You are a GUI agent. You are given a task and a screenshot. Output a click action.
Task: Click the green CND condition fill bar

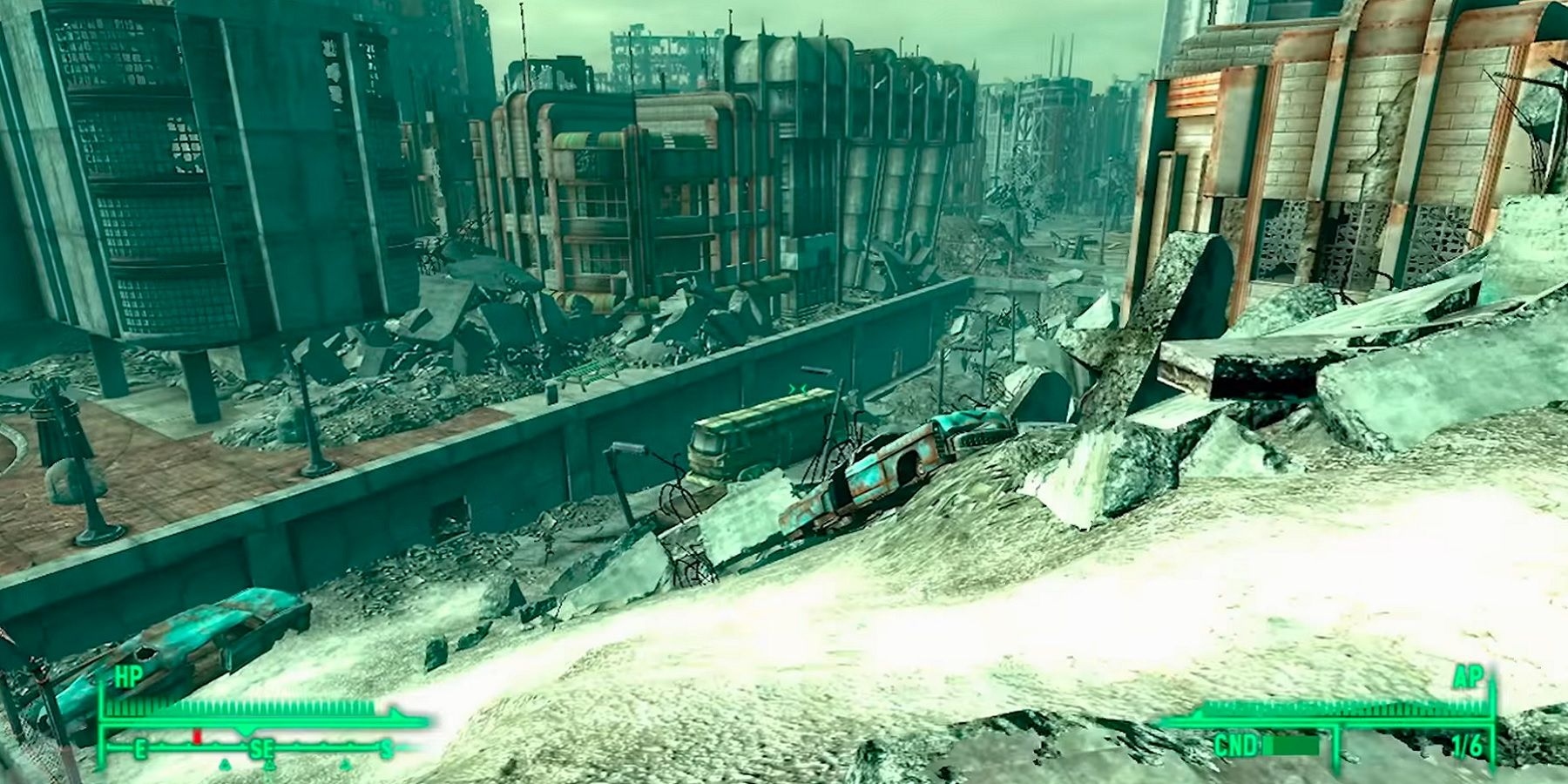coord(1289,745)
